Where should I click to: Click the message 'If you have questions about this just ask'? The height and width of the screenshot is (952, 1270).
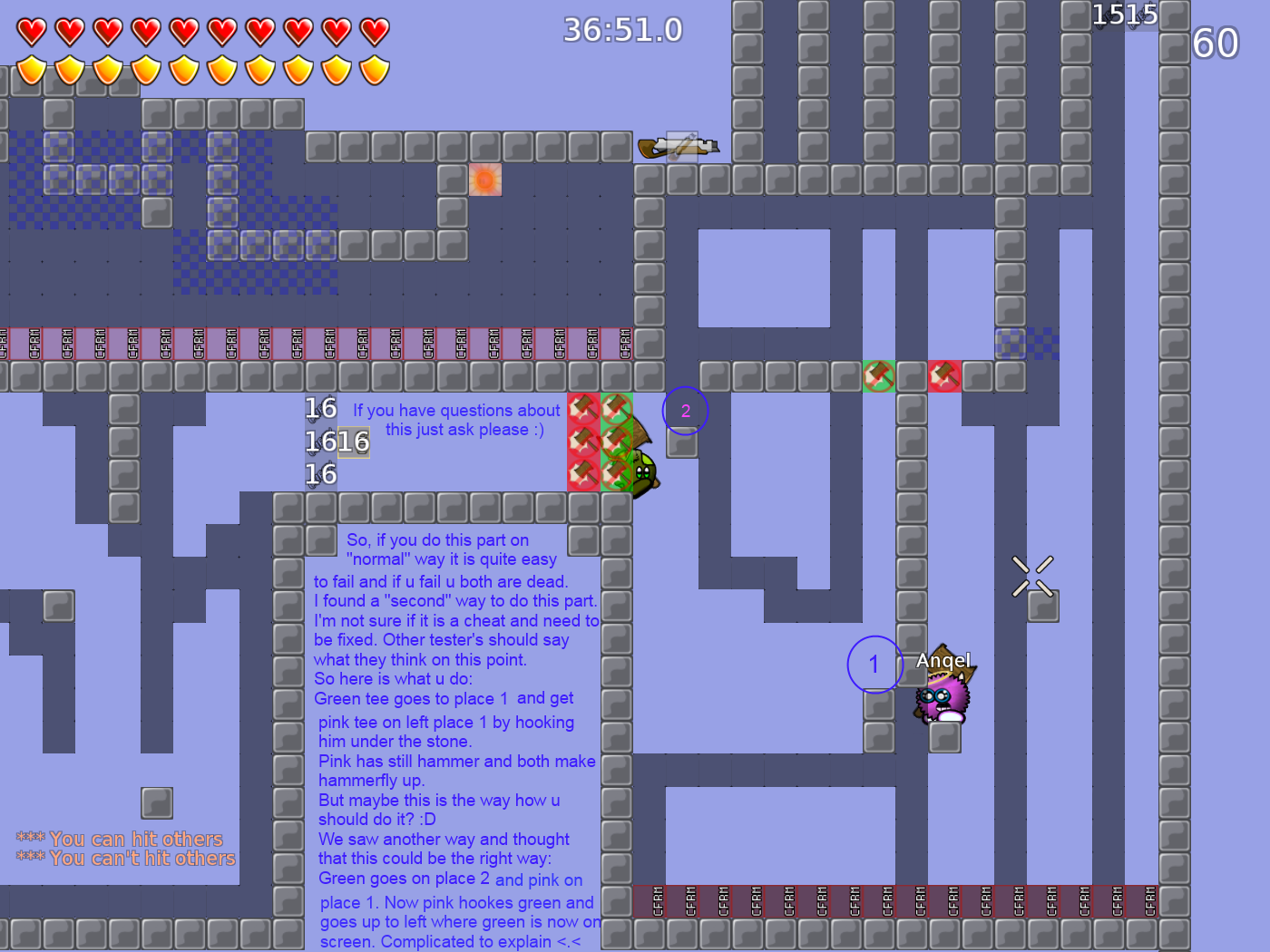(456, 420)
